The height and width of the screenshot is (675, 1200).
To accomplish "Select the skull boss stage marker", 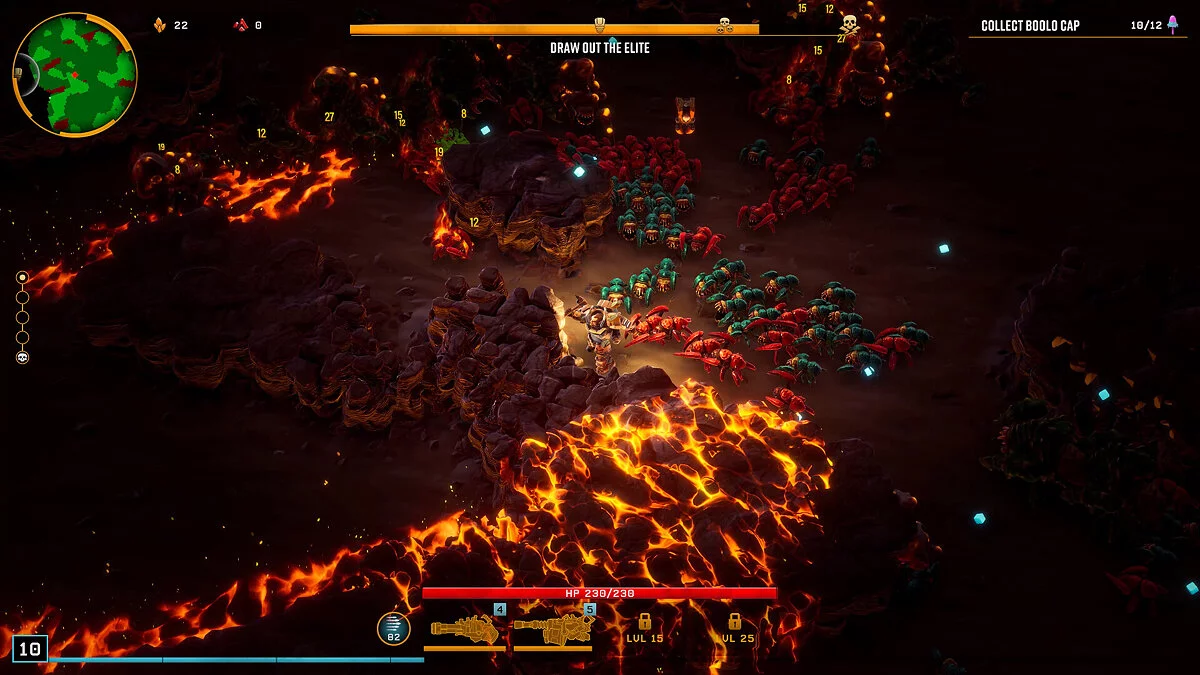I will click(22, 357).
